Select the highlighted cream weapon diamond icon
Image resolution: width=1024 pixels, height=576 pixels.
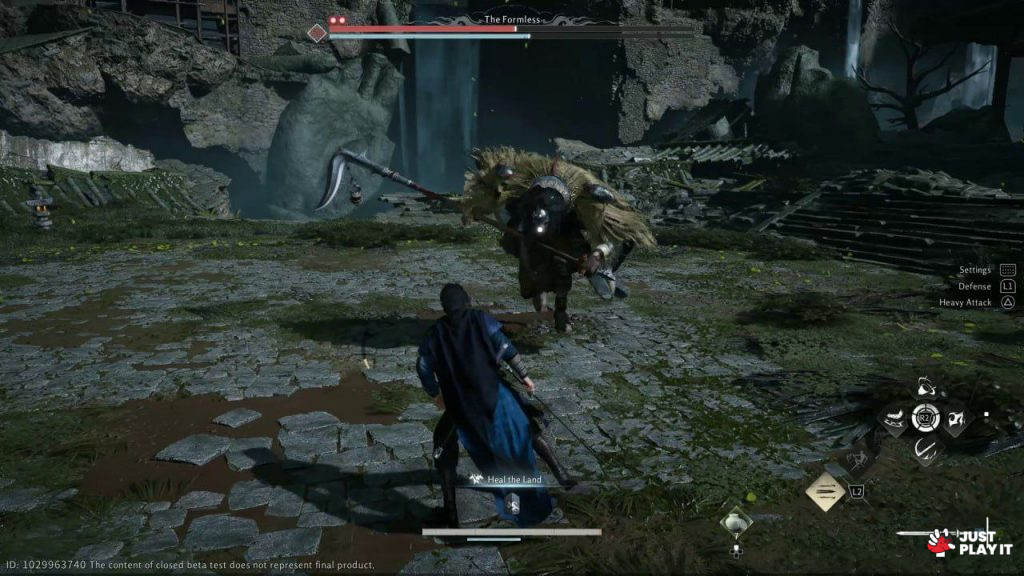[x=826, y=491]
